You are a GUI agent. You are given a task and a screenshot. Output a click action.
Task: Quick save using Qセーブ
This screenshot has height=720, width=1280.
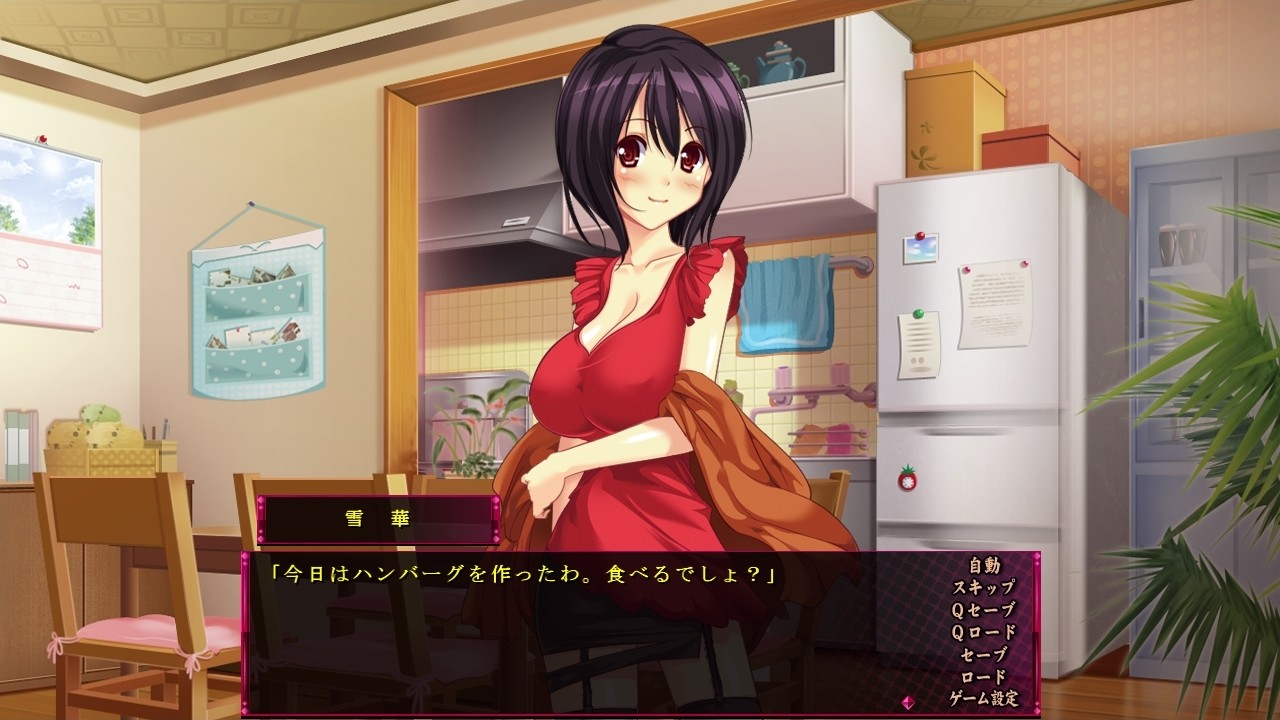click(x=983, y=610)
